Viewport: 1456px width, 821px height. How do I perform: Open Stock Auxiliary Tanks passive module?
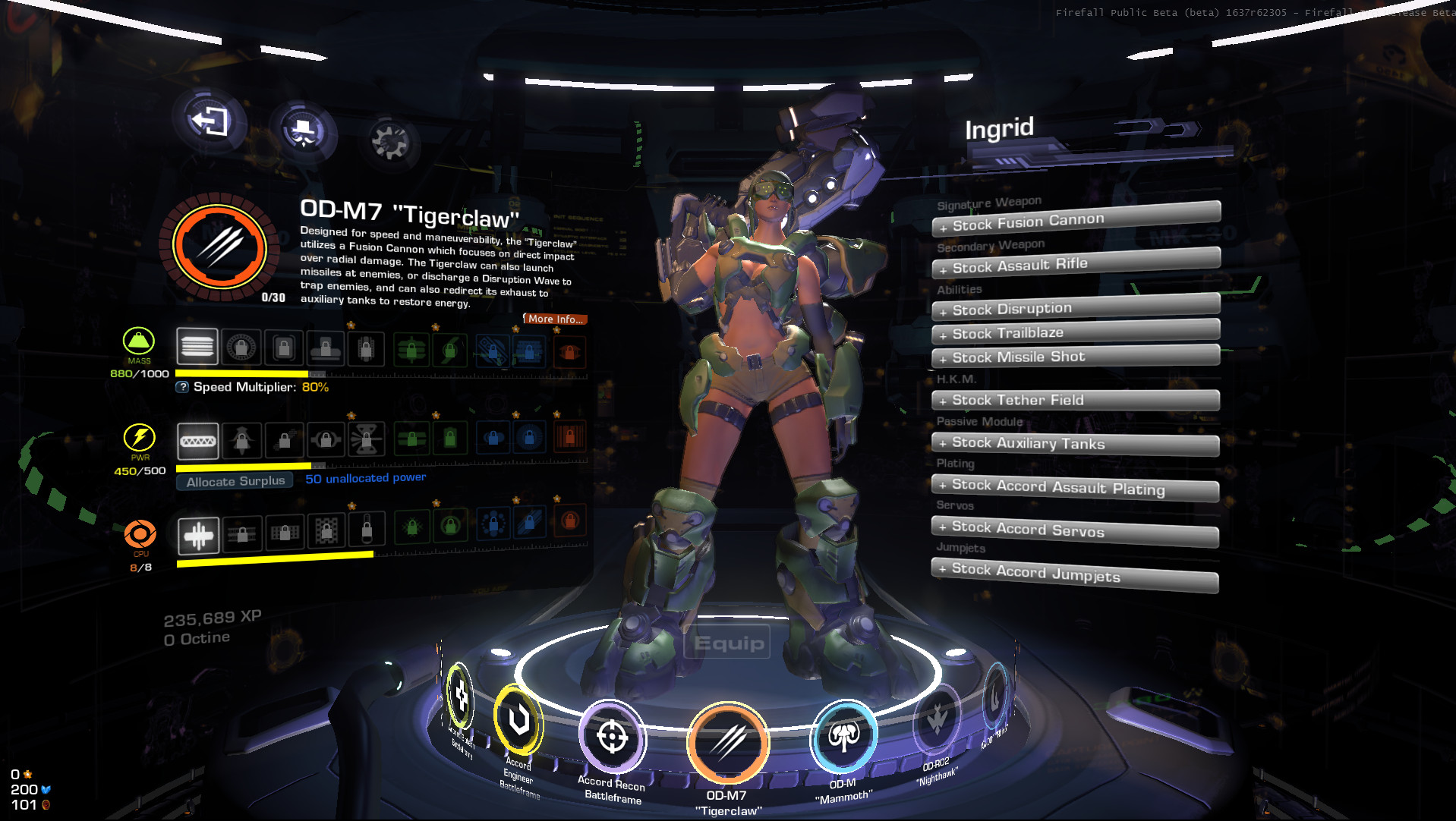pyautogui.click(x=1075, y=443)
